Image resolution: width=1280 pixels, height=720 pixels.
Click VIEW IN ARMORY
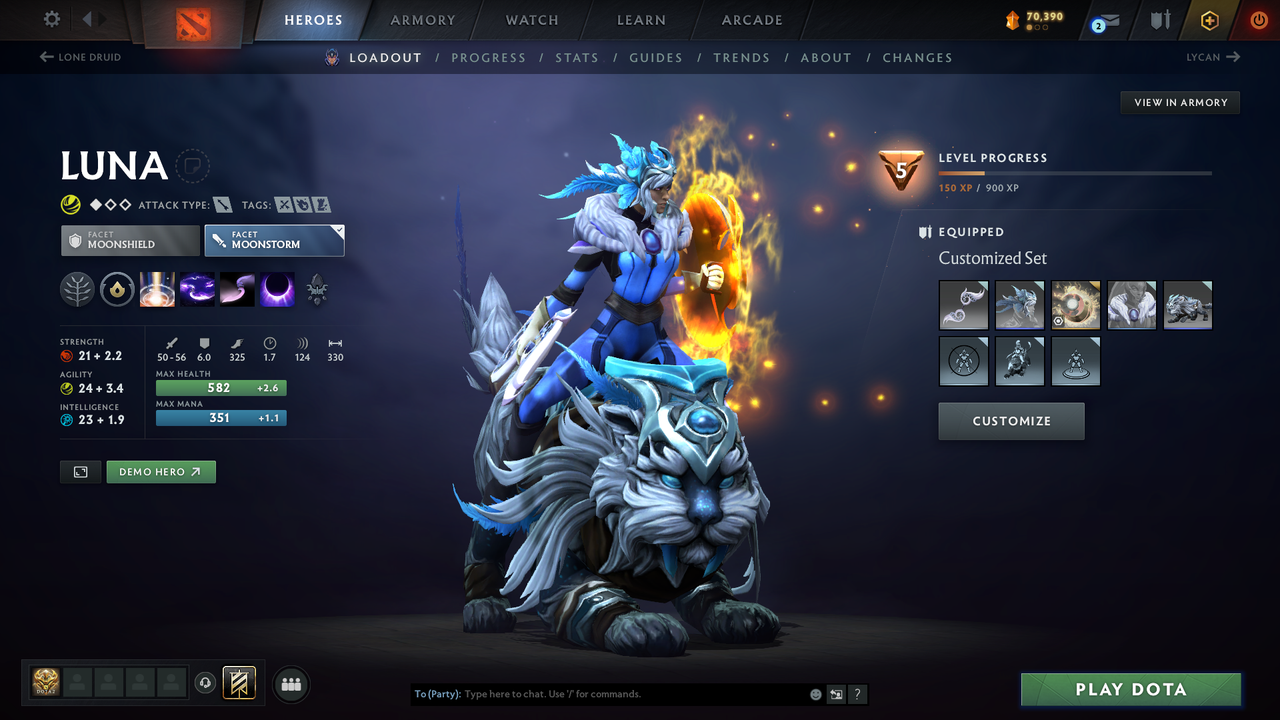tap(1179, 102)
